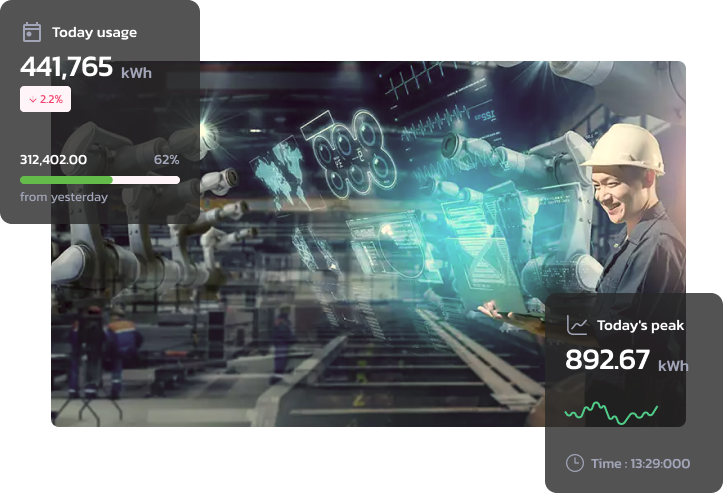Open the Today's peak chart icon
The width and height of the screenshot is (725, 493).
click(576, 325)
